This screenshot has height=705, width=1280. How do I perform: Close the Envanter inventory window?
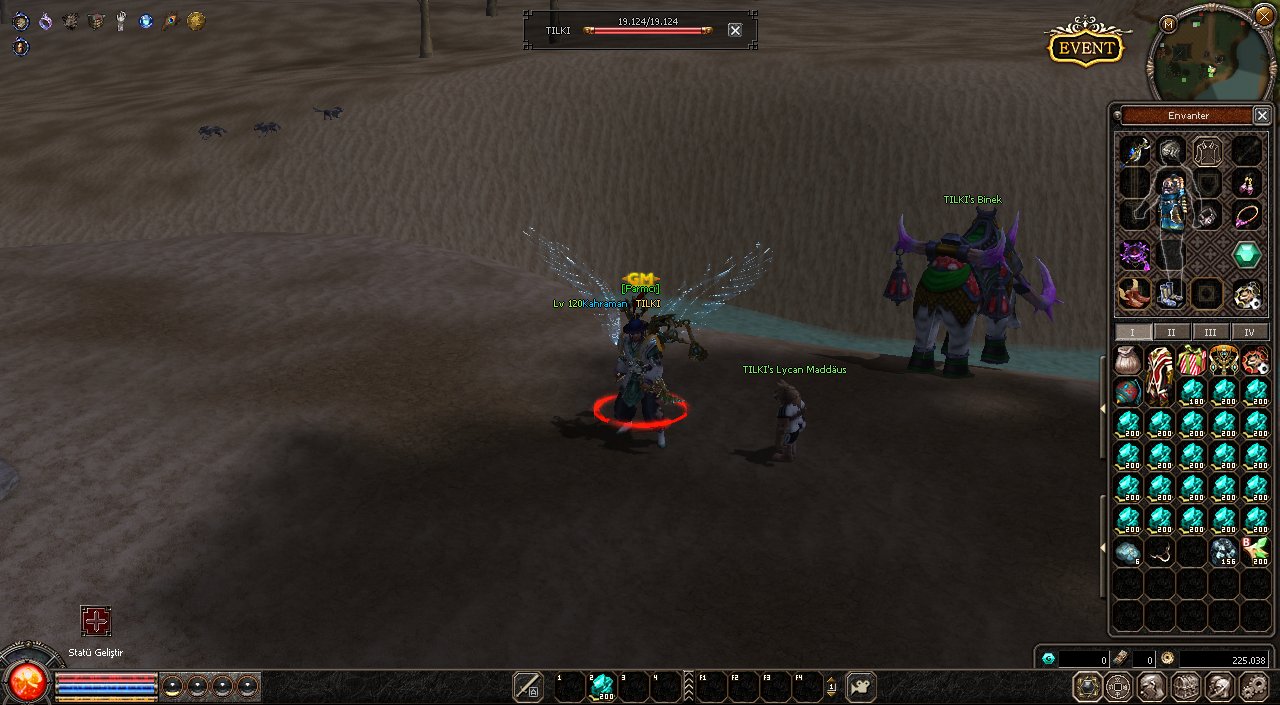[1262, 115]
